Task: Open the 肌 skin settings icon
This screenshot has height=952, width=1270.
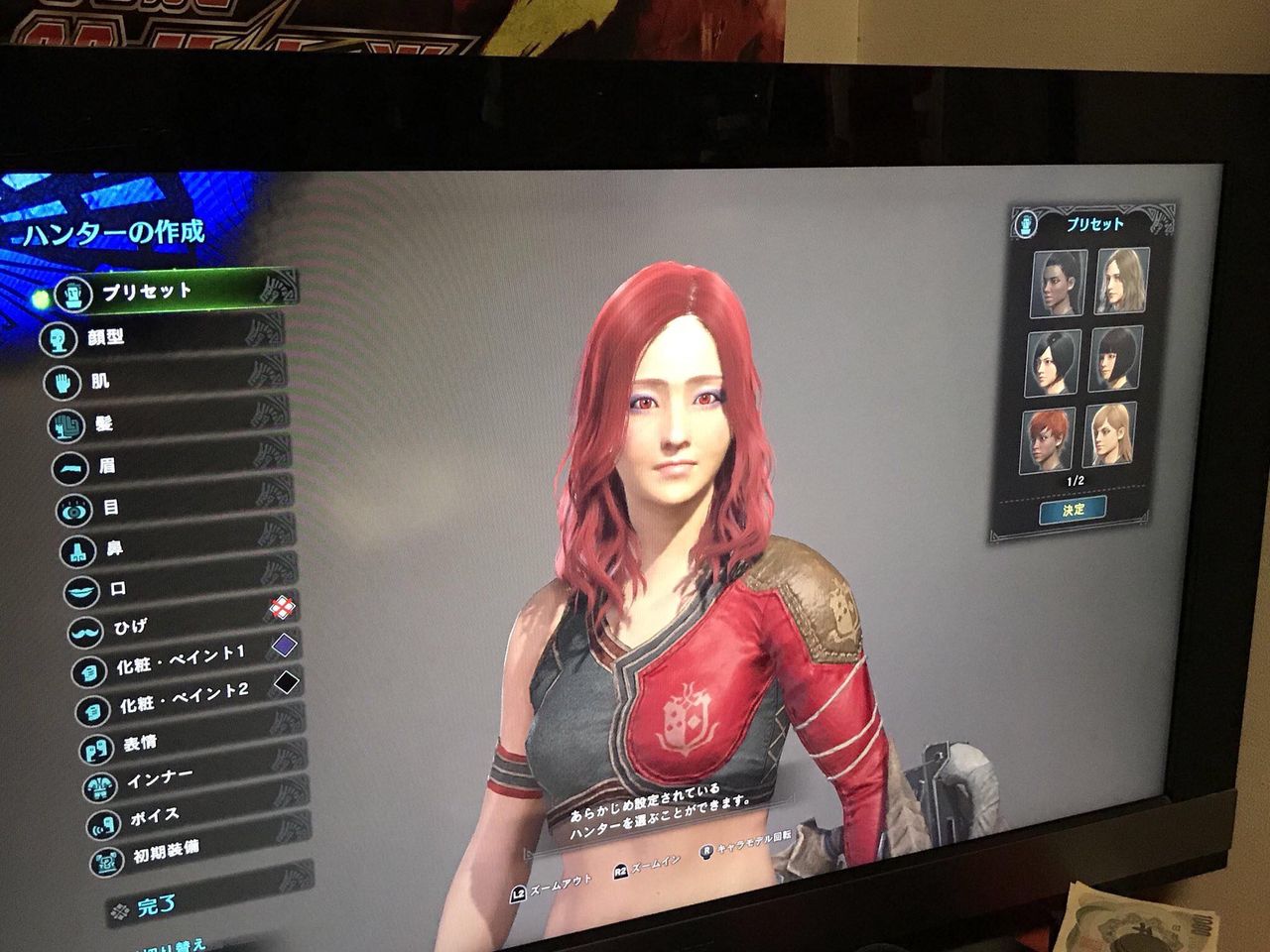Action: click(x=63, y=381)
